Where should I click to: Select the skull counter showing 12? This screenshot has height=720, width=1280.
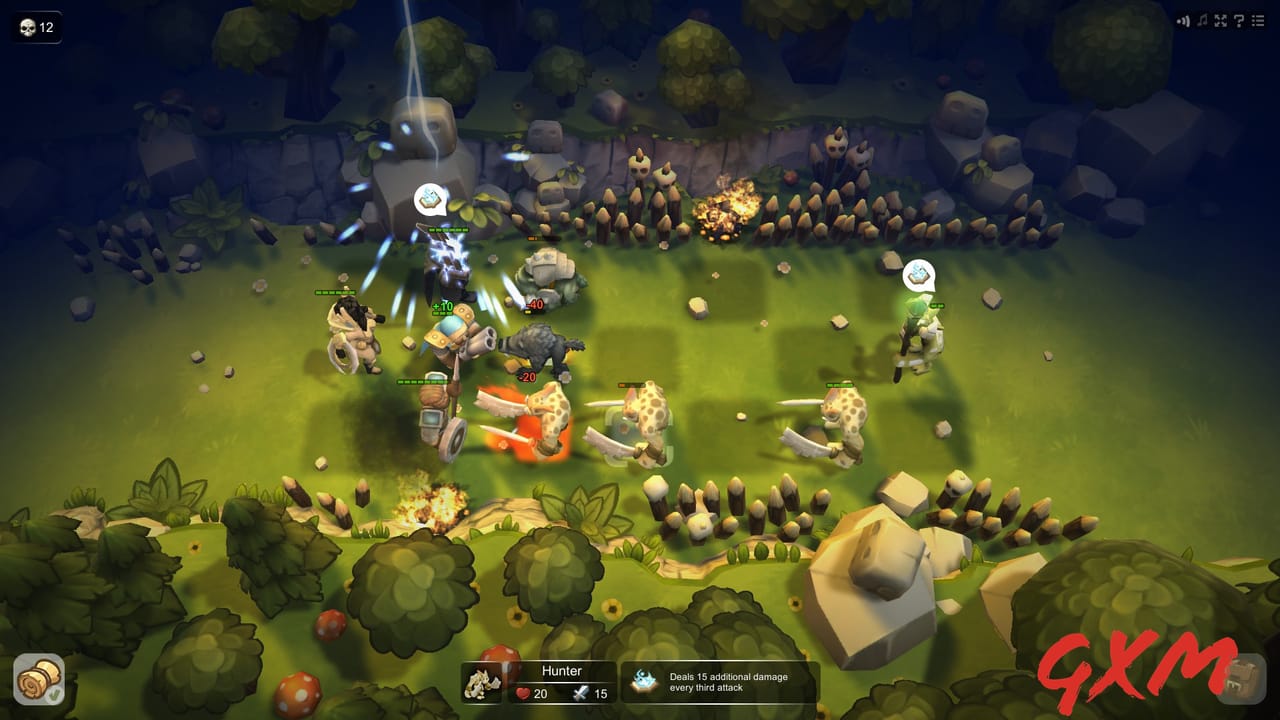pyautogui.click(x=35, y=27)
